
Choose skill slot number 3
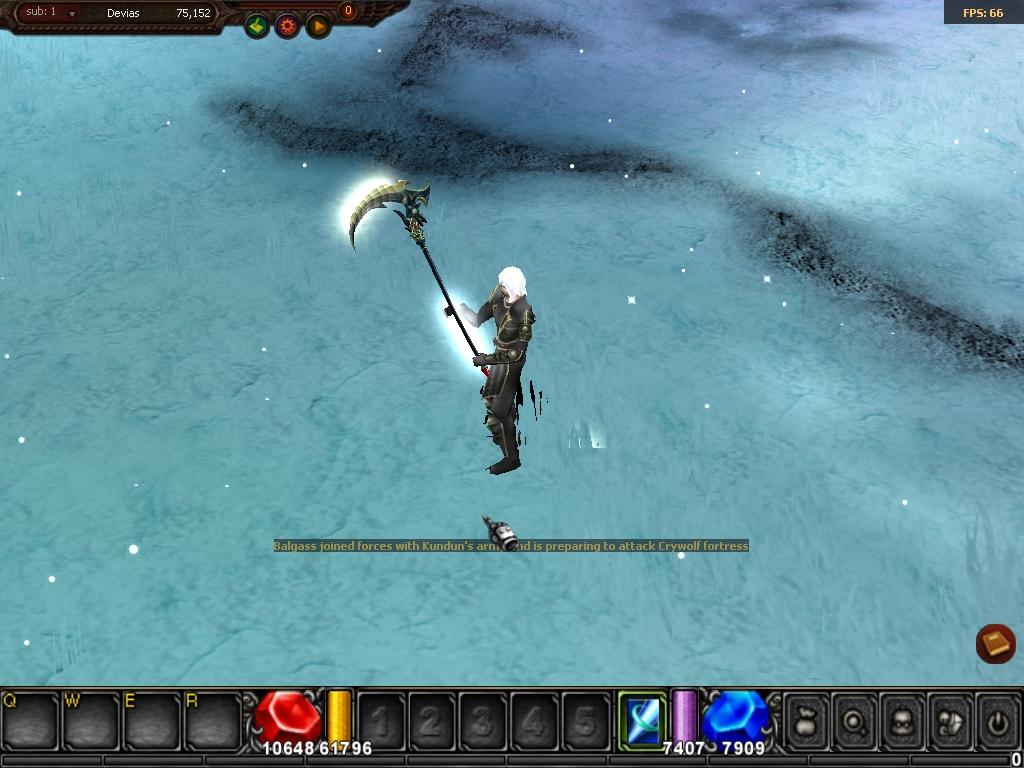click(x=483, y=721)
